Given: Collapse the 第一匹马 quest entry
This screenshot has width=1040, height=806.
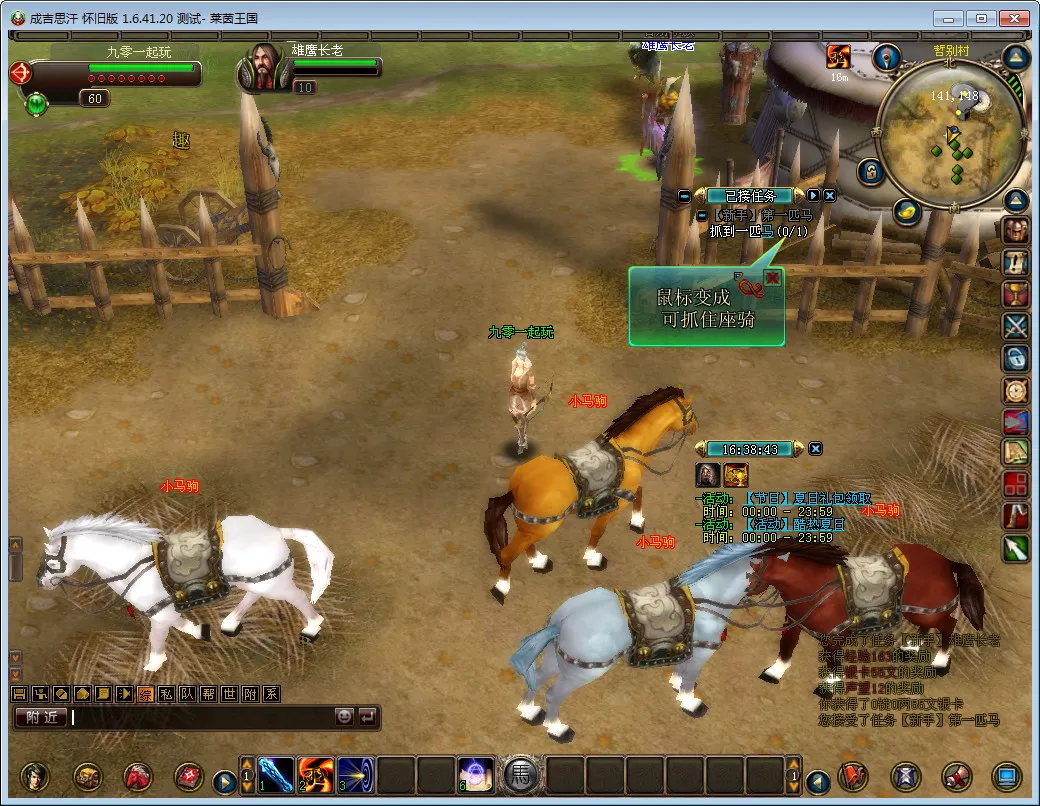Looking at the screenshot, I should (x=702, y=215).
